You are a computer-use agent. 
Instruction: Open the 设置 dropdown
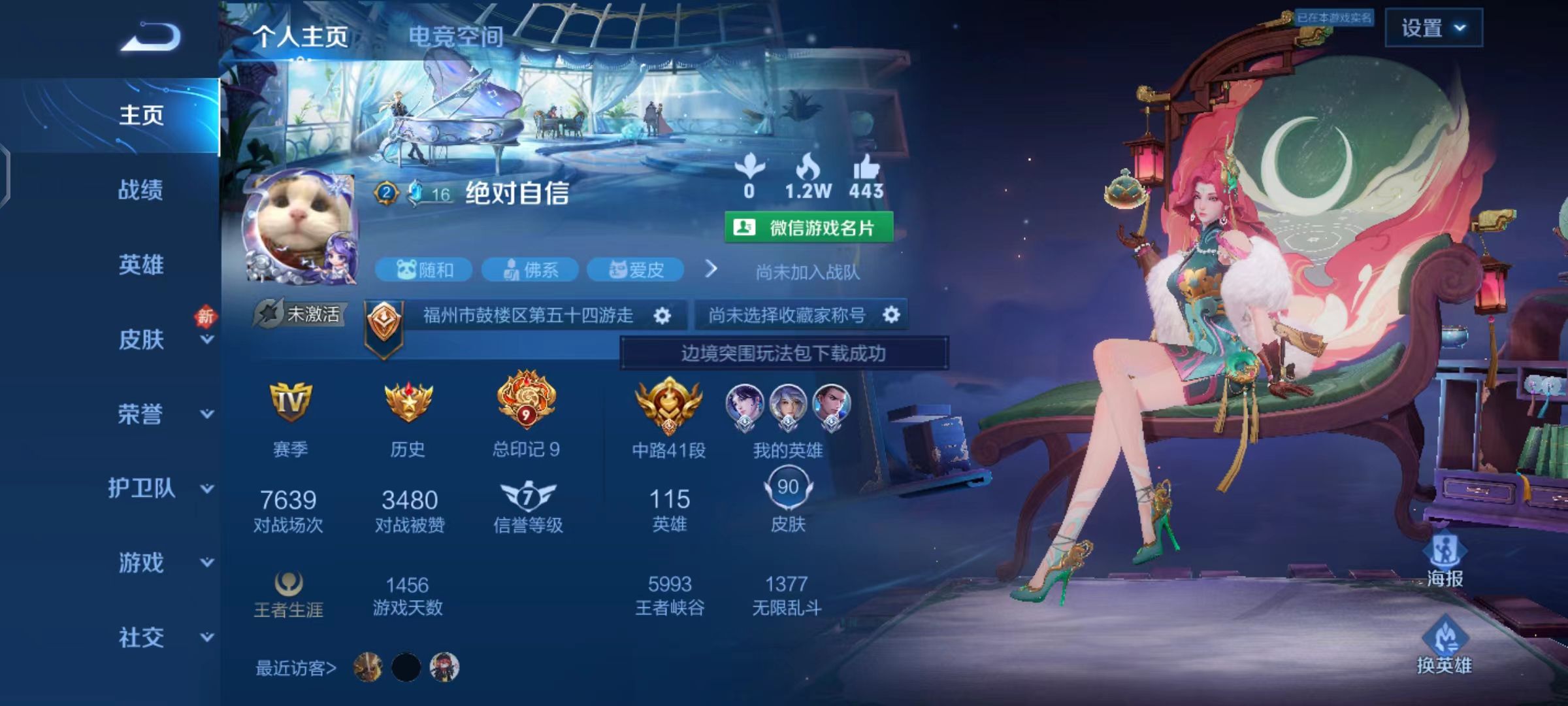coord(1435,29)
